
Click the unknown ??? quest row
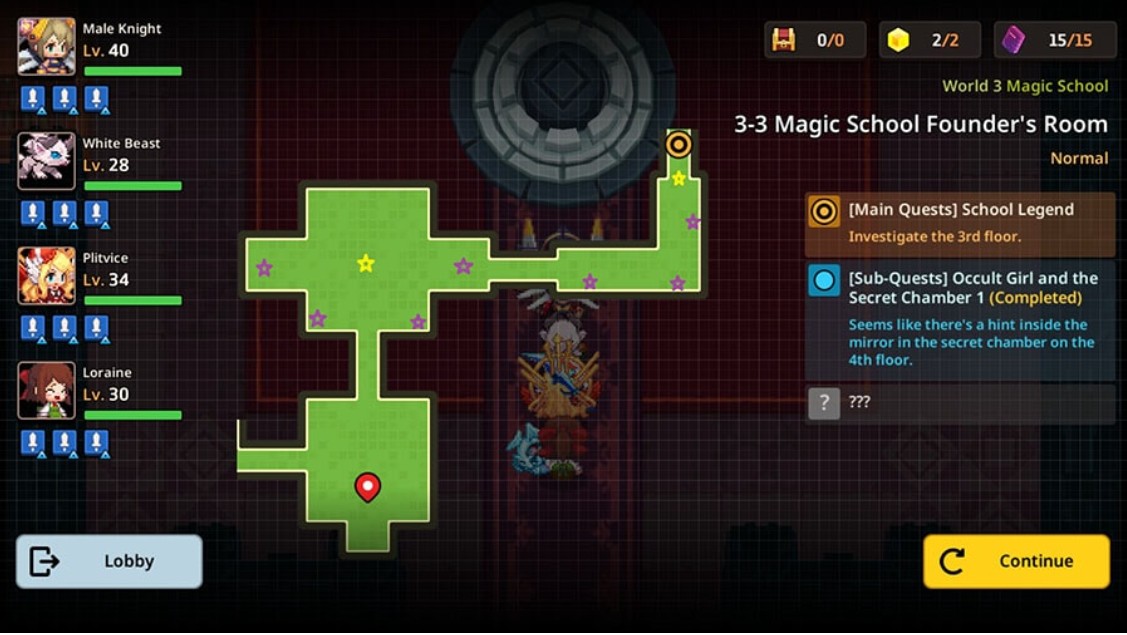pos(959,402)
